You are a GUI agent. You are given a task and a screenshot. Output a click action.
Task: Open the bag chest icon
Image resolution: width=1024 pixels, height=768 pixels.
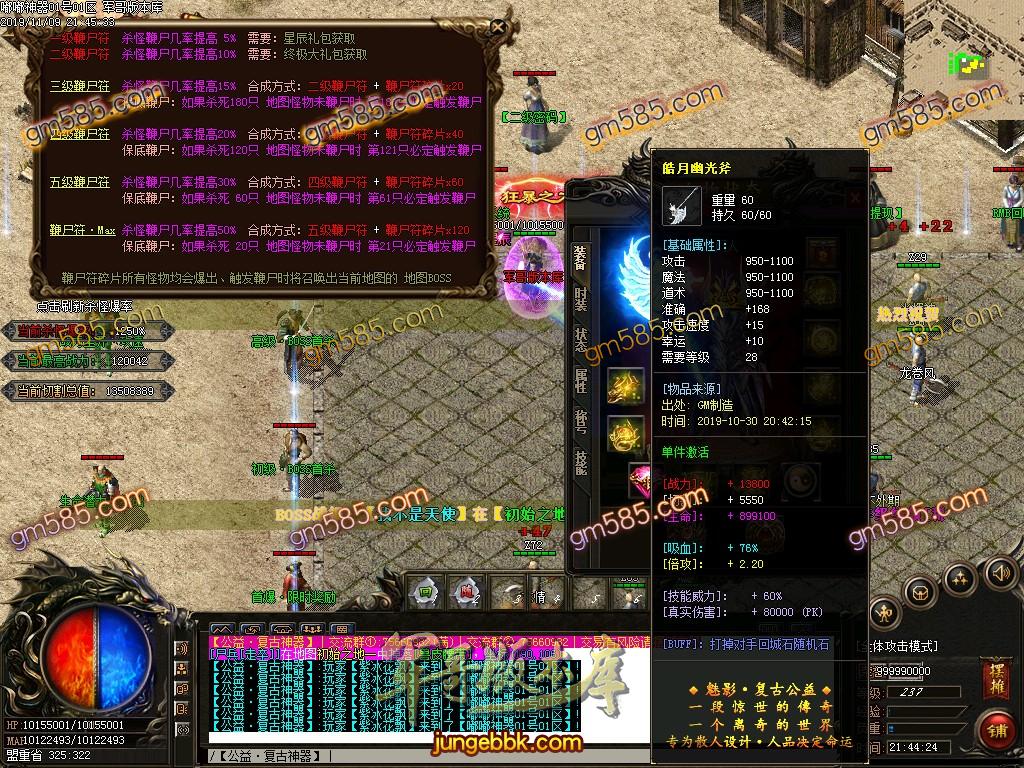click(x=919, y=592)
